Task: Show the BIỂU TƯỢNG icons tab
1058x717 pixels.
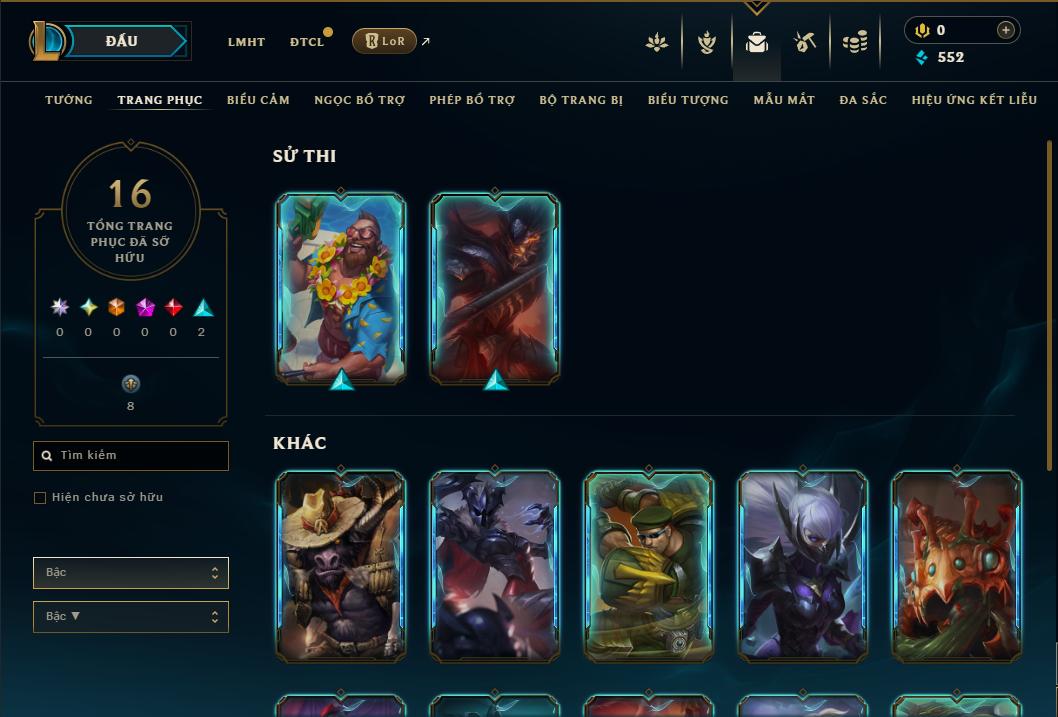Action: pyautogui.click(x=688, y=100)
